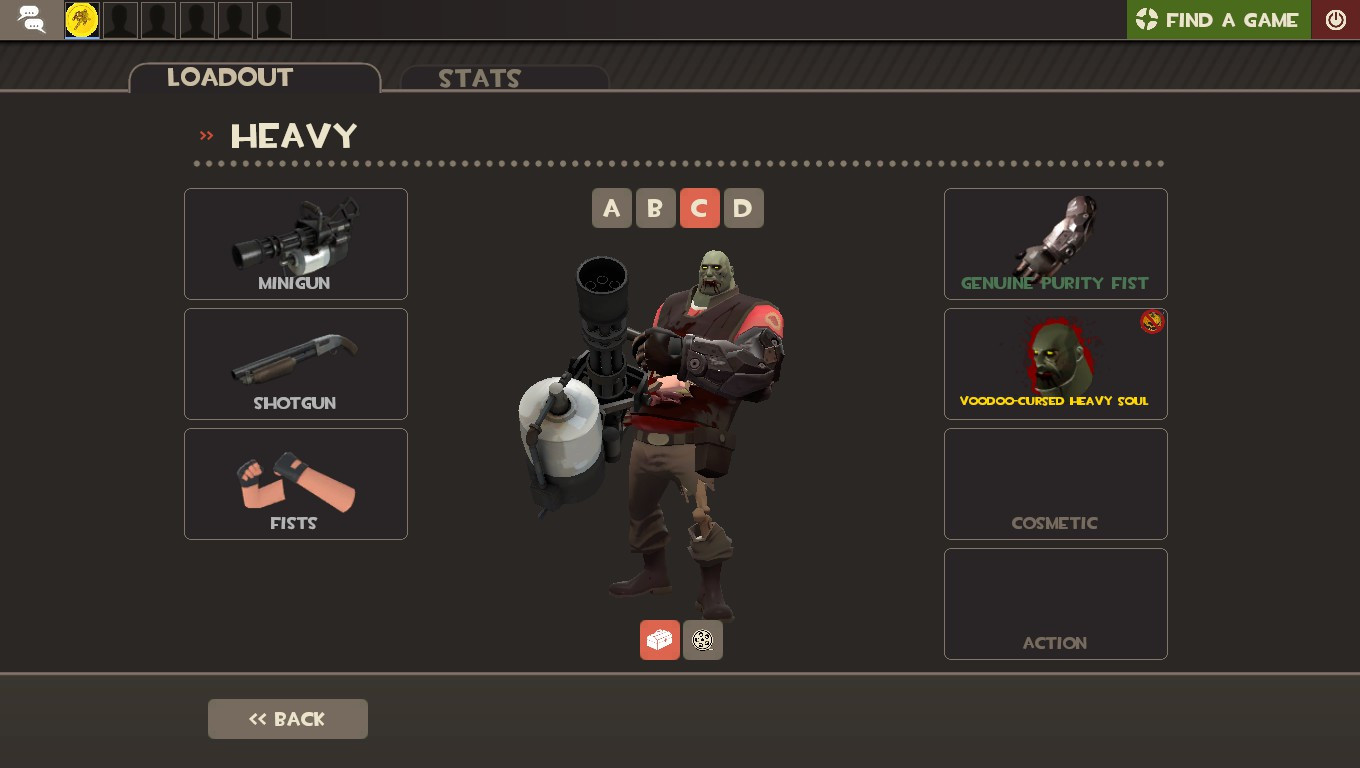Screen dimensions: 1360x768
Task: Open the chat bubbles panel
Action: pyautogui.click(x=30, y=19)
